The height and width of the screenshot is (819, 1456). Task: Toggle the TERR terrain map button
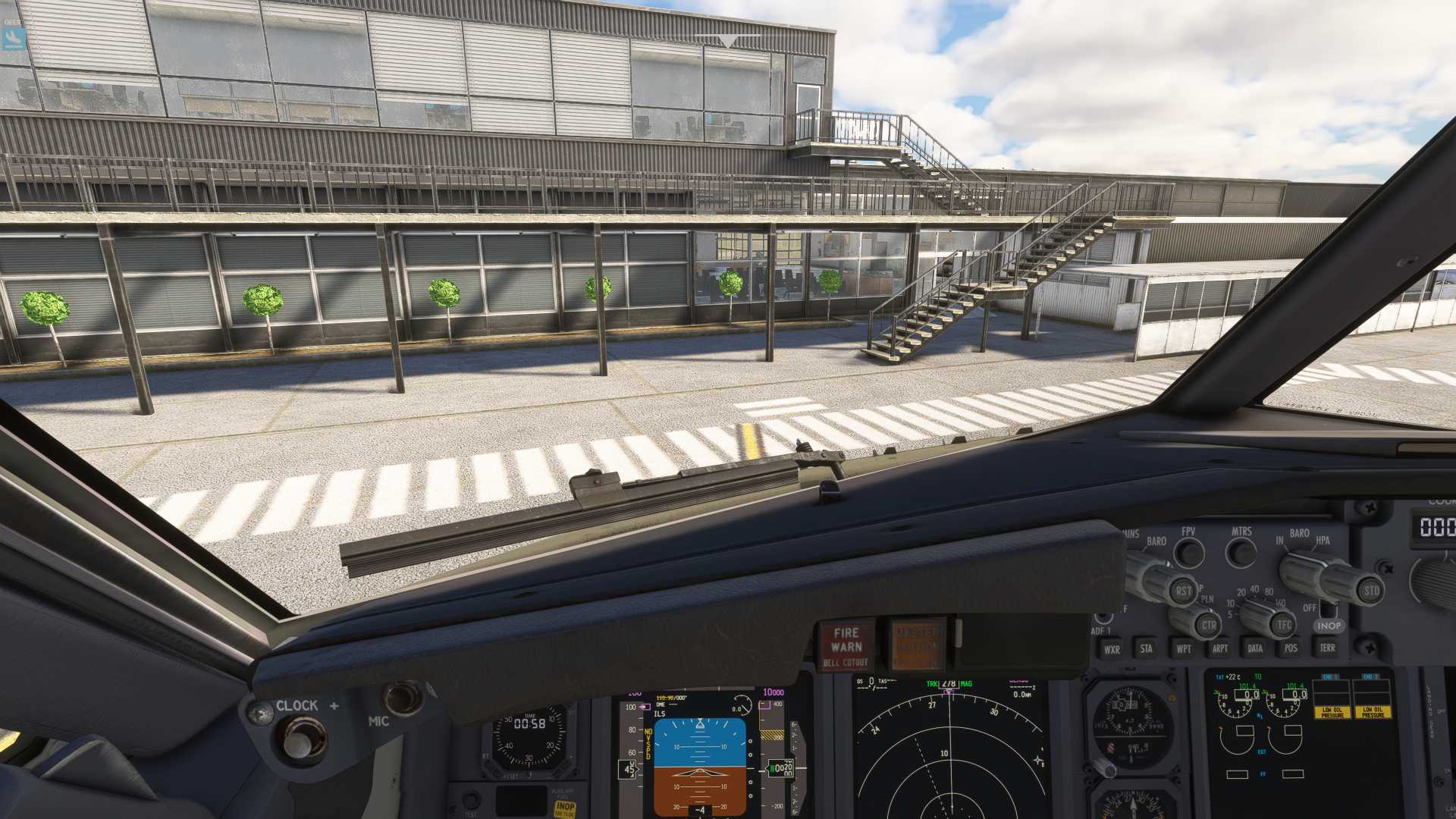pyautogui.click(x=1327, y=648)
